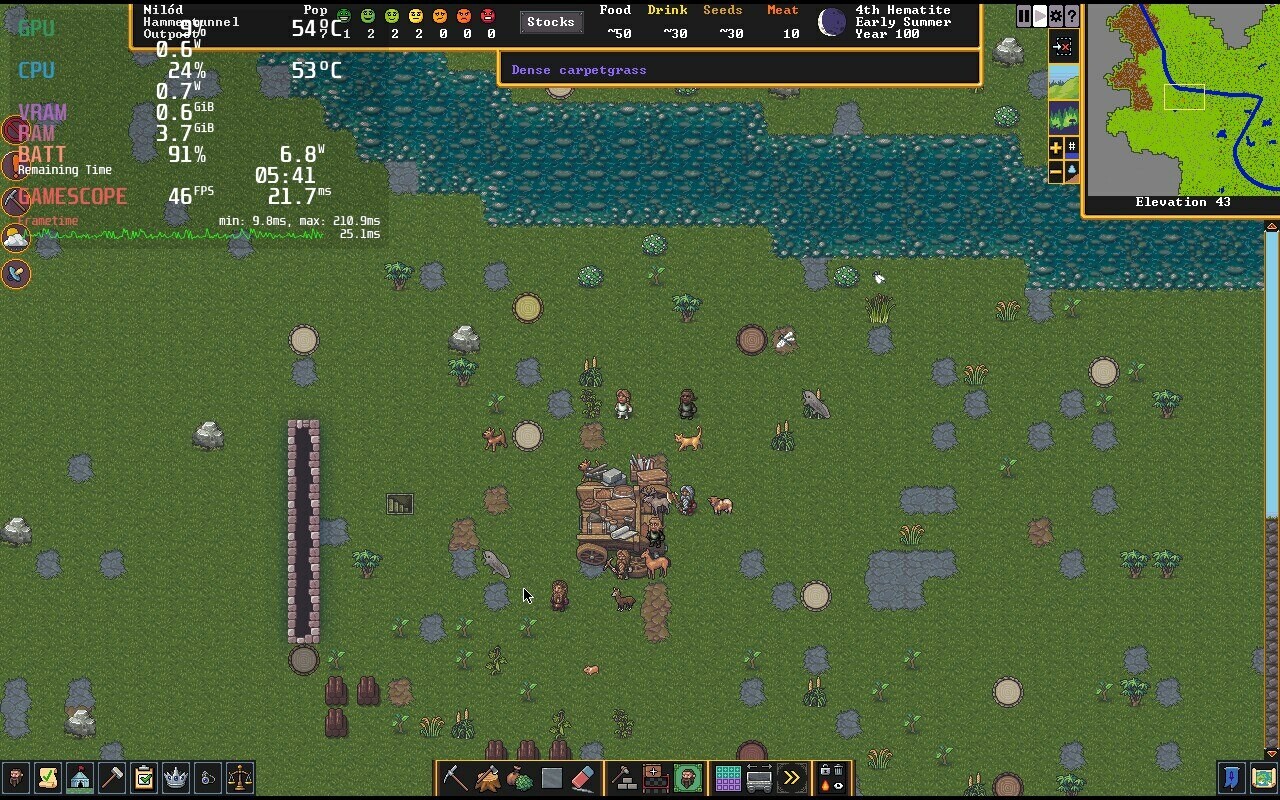
Task: Select the pickaxe digging tool
Action: pos(455,777)
